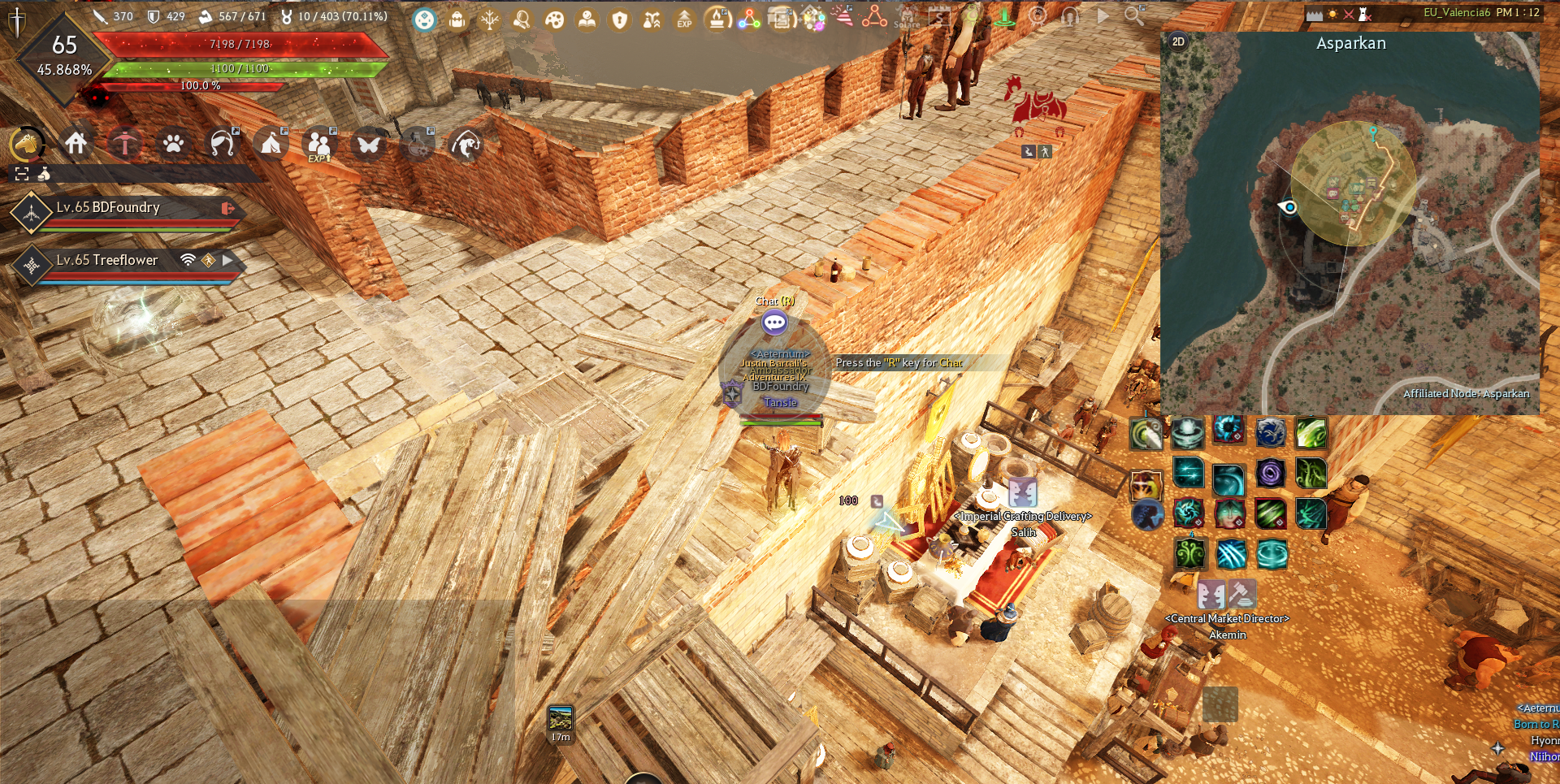Open the shield keyhole security icon
Viewport: 1560px width, 784px height.
pyautogui.click(x=620, y=19)
